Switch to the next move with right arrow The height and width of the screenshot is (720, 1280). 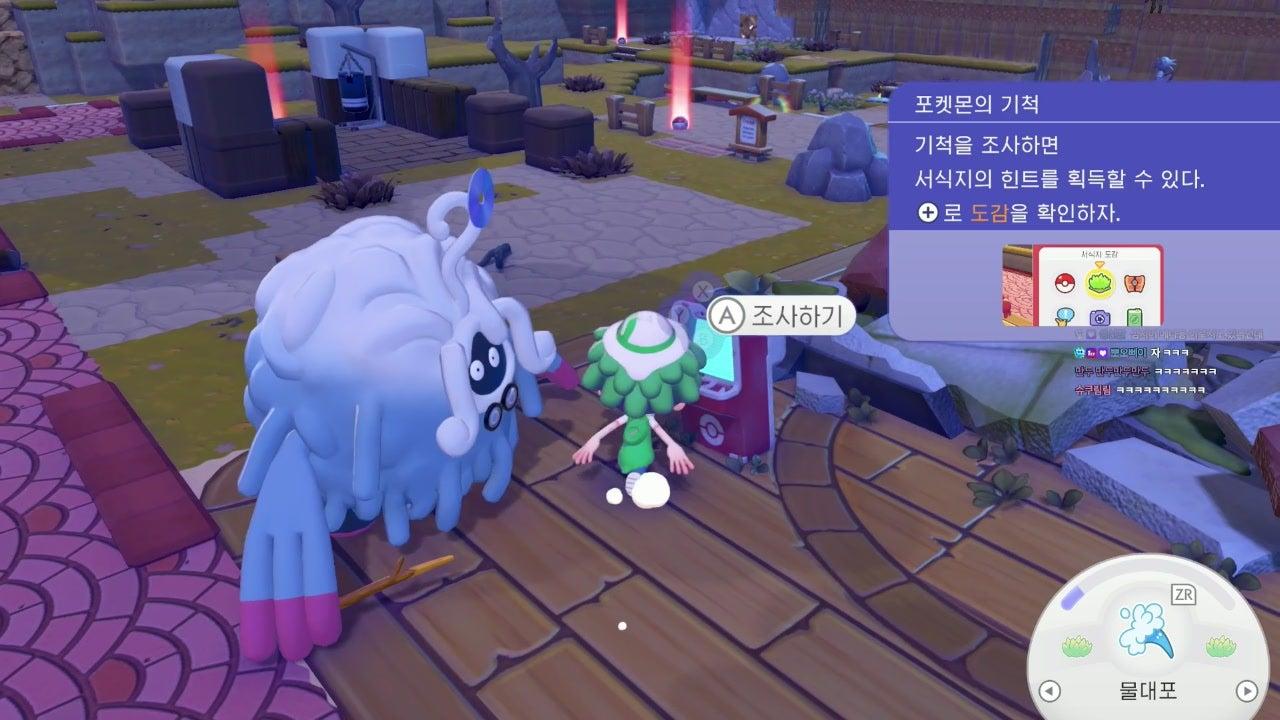[x=1246, y=690]
